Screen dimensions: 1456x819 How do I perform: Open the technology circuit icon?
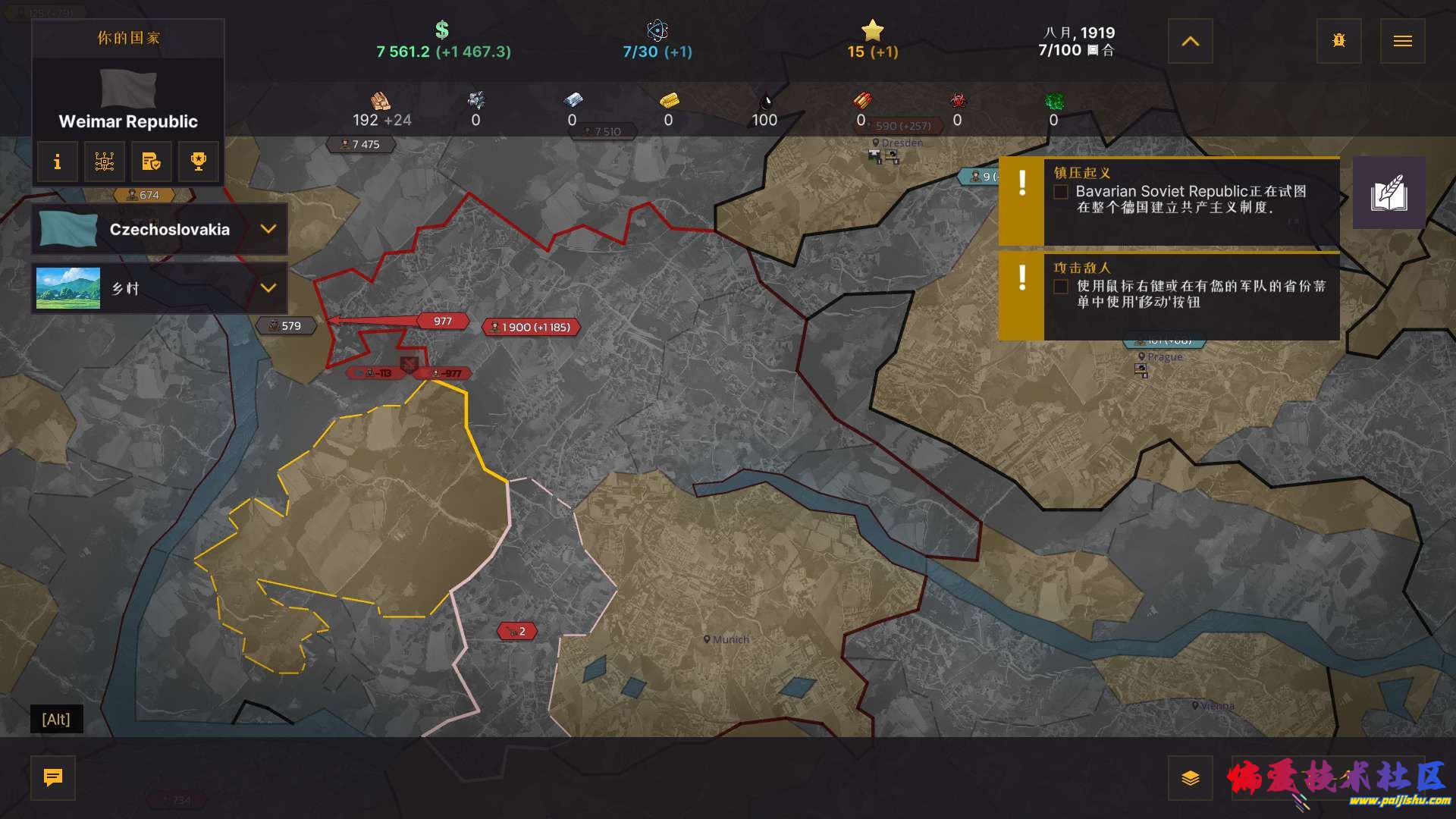pos(104,162)
